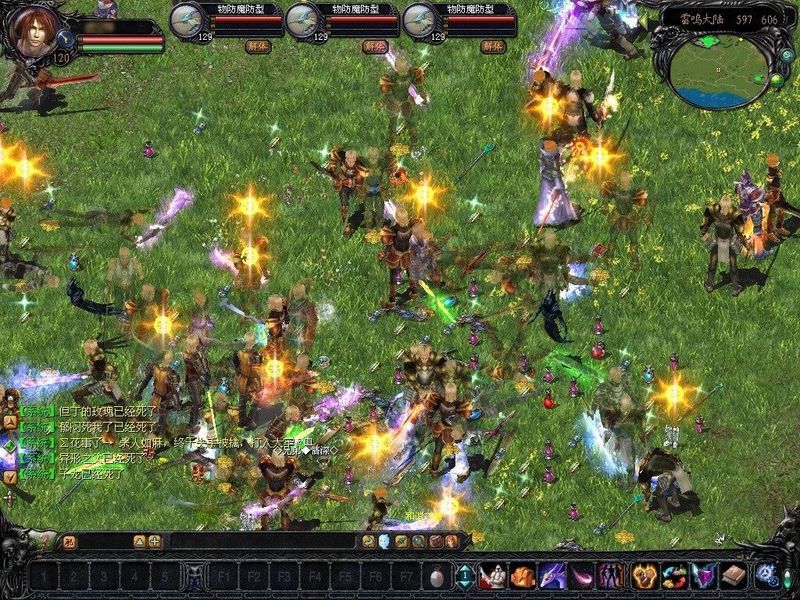Viewport: 800px width, 600px height.
Task: Select the third pet portrait
Action: [x=421, y=20]
